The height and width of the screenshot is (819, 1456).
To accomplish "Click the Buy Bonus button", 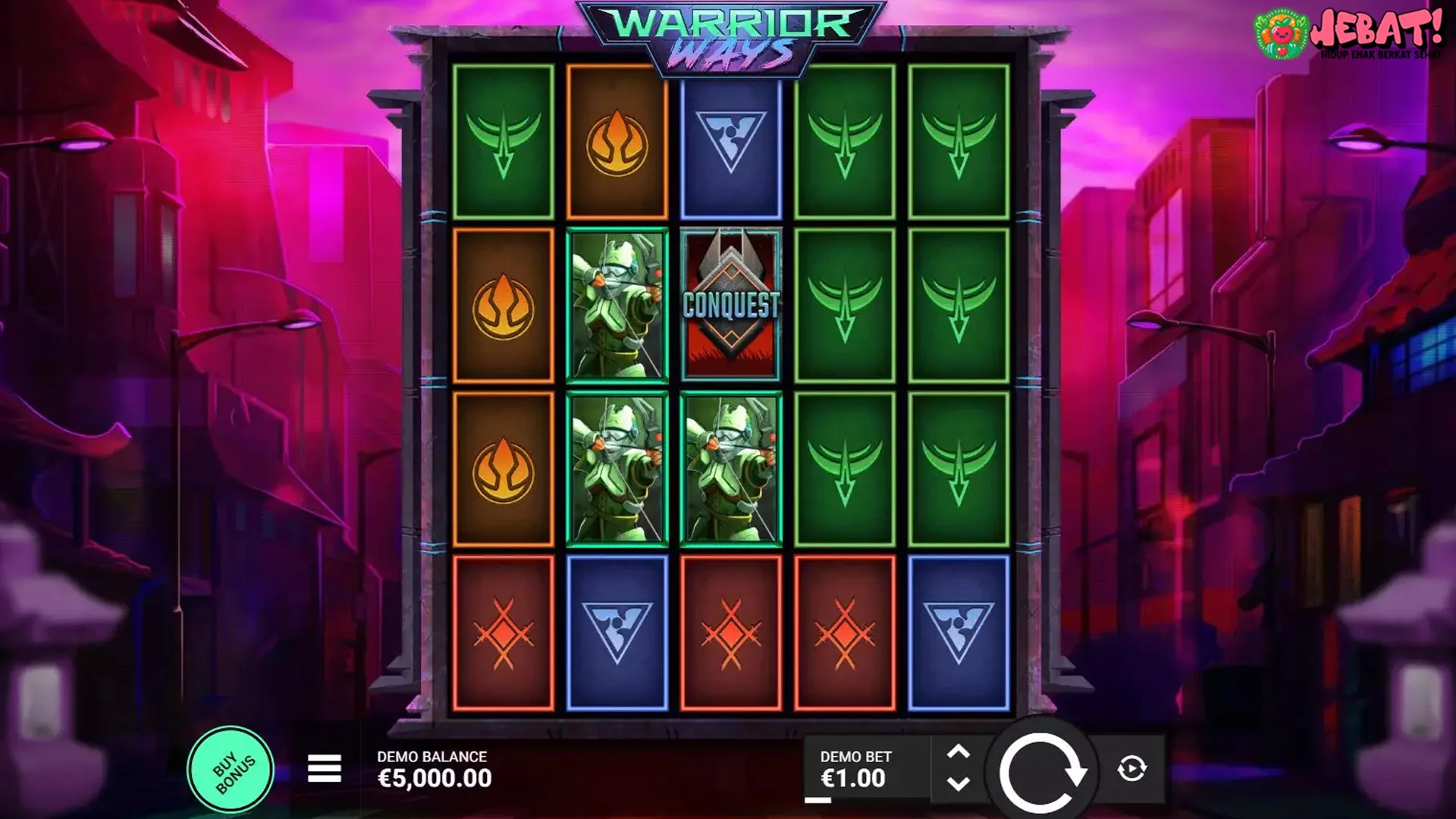I will 231,768.
